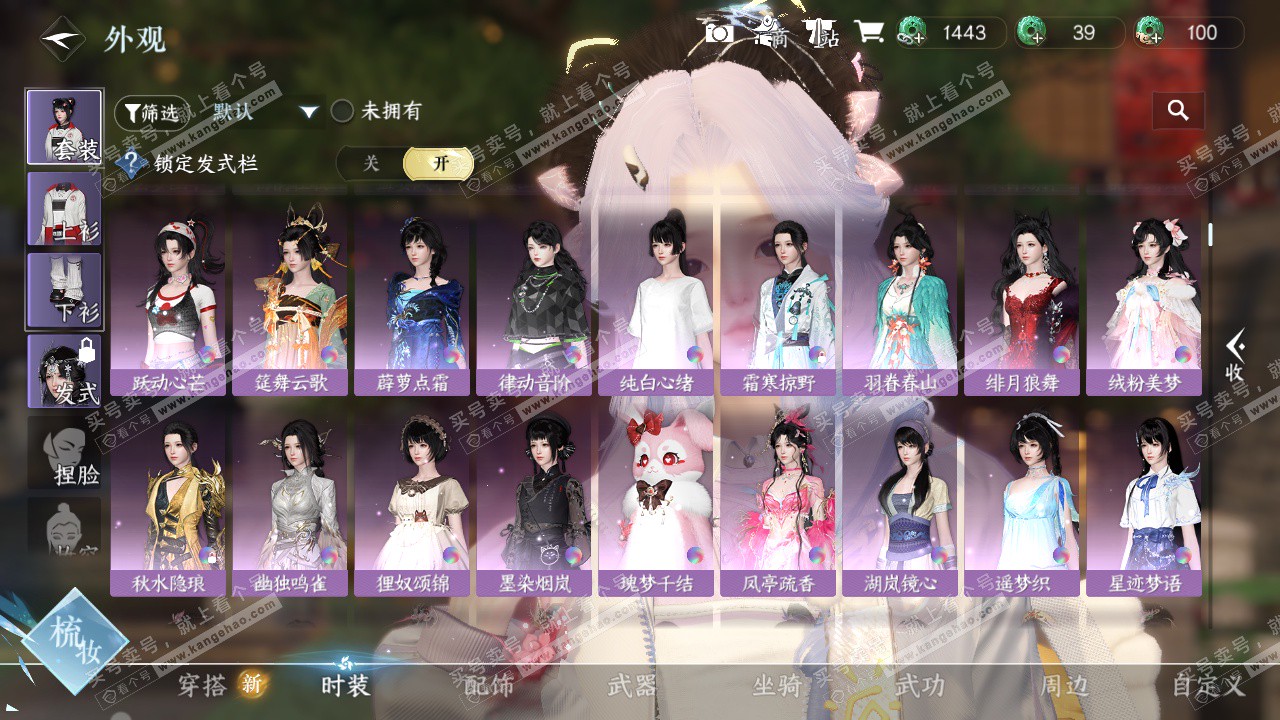Open the 坐骑 mount tab
The height and width of the screenshot is (720, 1280).
tap(777, 685)
